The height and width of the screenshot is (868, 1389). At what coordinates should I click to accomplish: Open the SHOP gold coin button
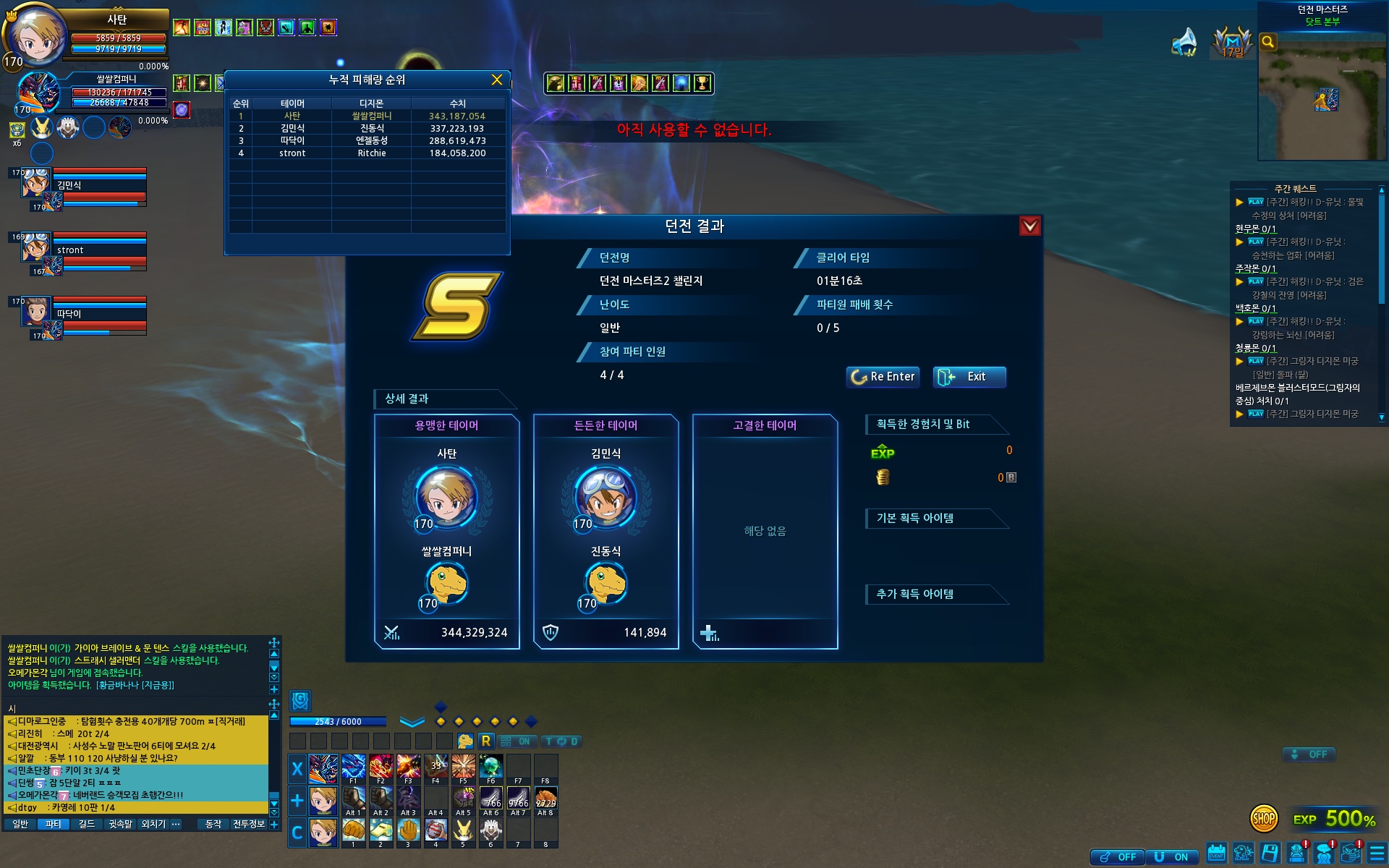pos(1263,819)
